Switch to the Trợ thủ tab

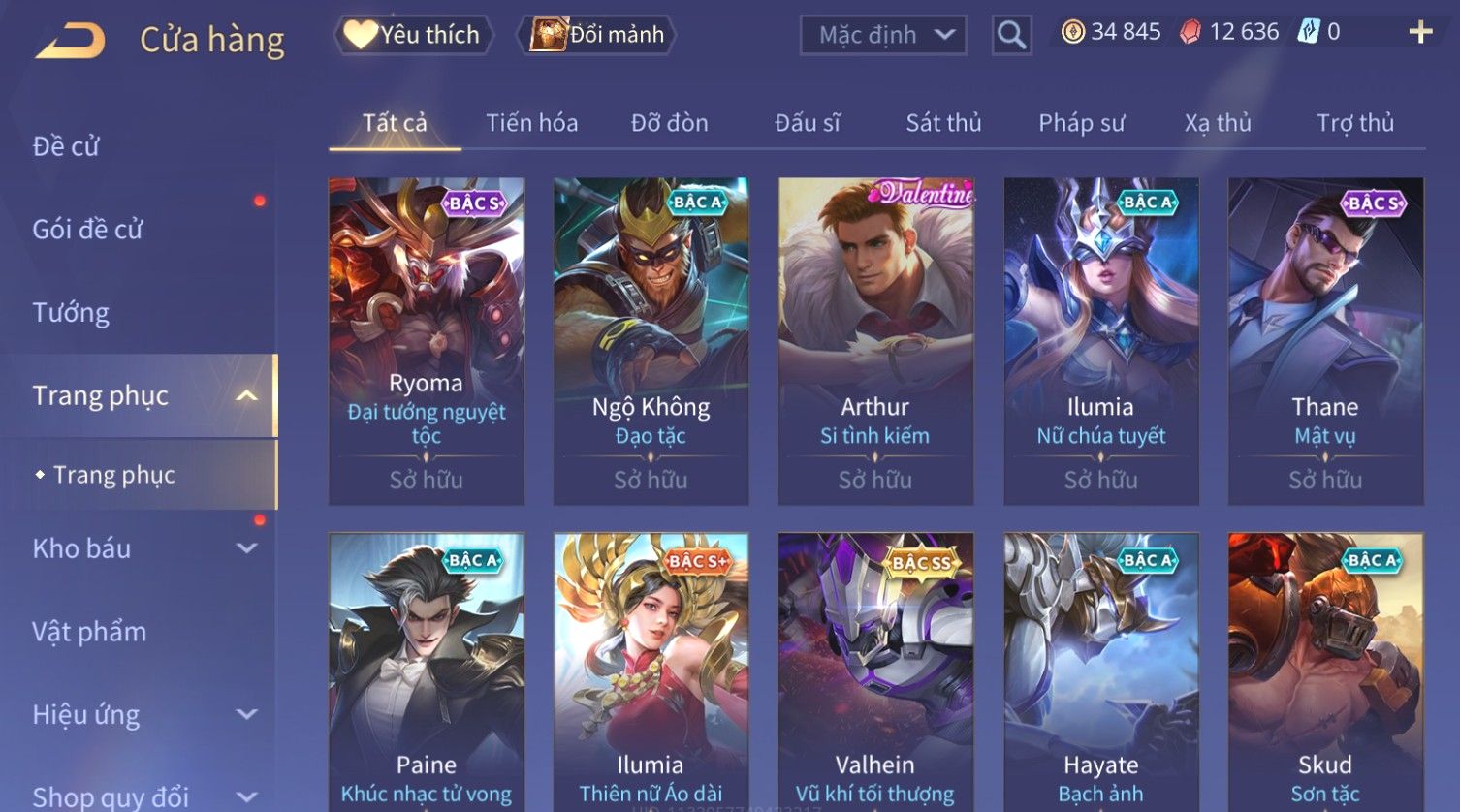[1354, 123]
